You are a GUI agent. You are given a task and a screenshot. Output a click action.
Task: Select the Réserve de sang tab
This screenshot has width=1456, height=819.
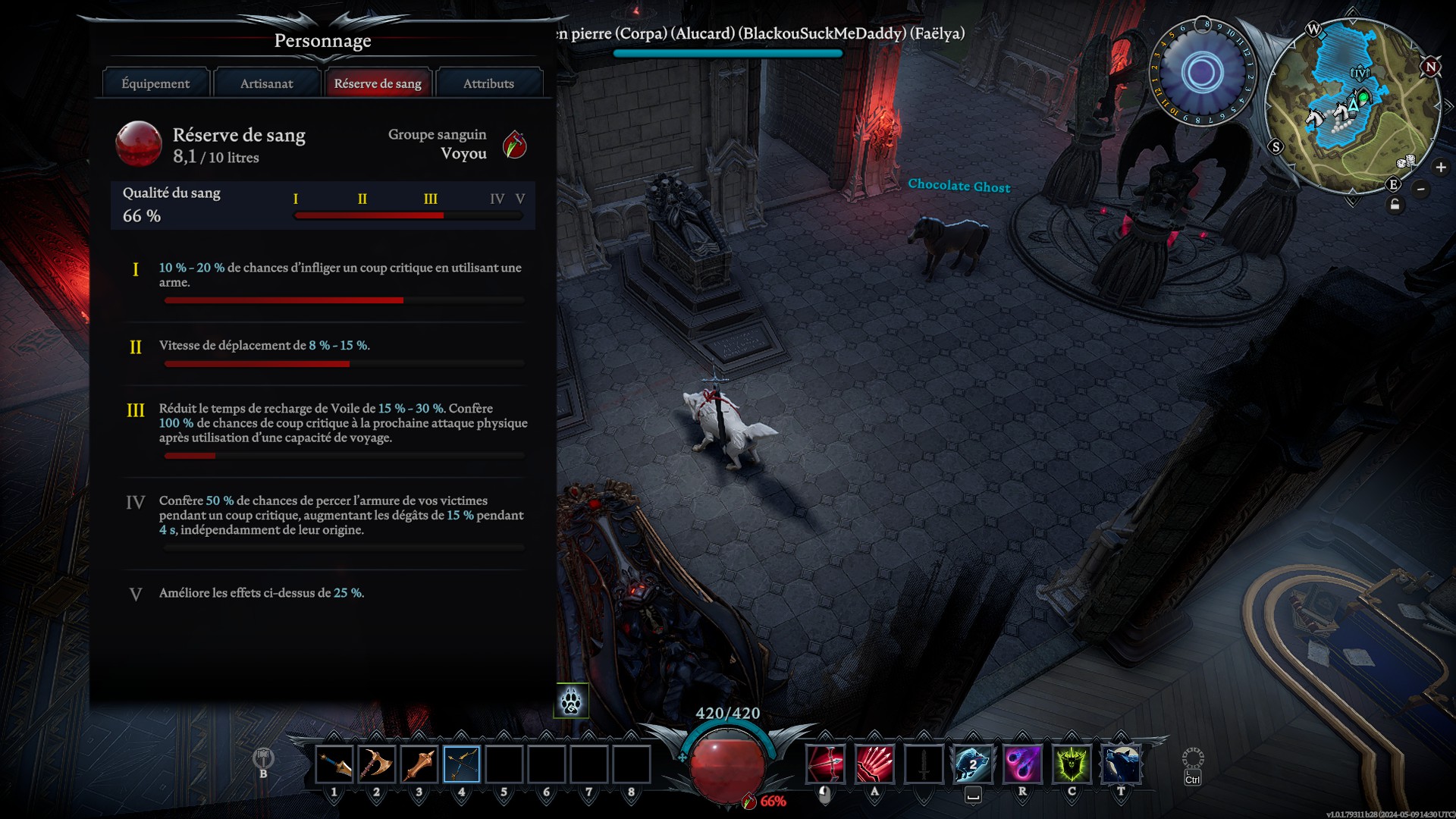tap(378, 83)
